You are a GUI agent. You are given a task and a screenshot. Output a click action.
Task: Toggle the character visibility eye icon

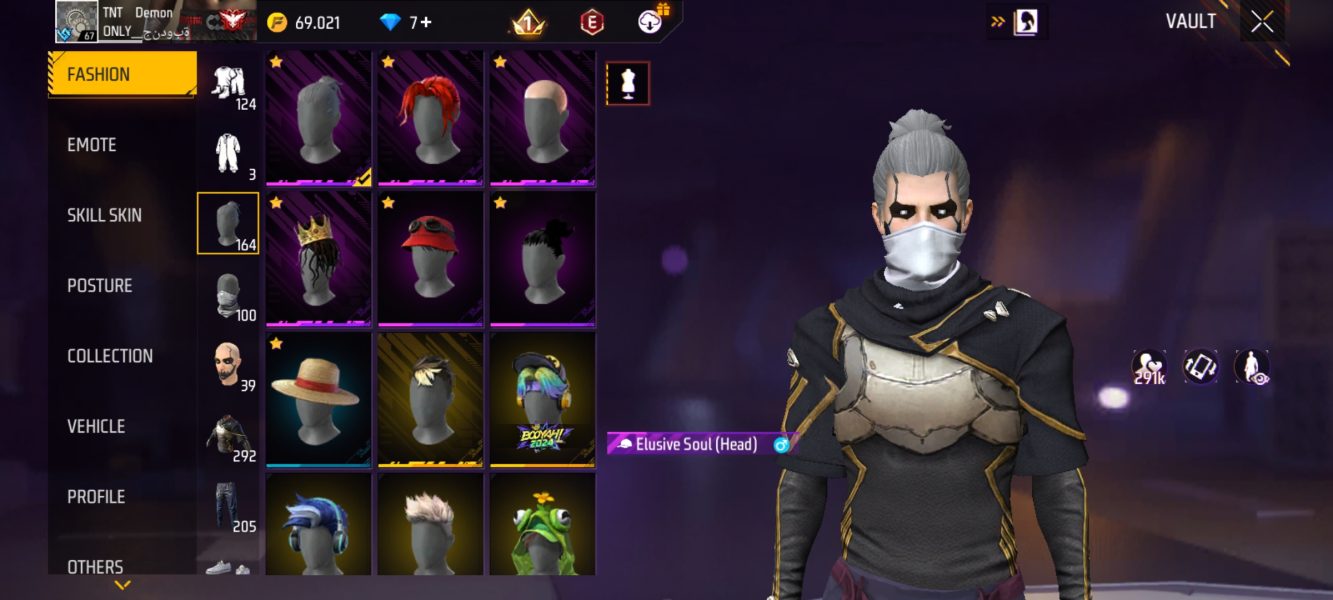click(x=1252, y=368)
